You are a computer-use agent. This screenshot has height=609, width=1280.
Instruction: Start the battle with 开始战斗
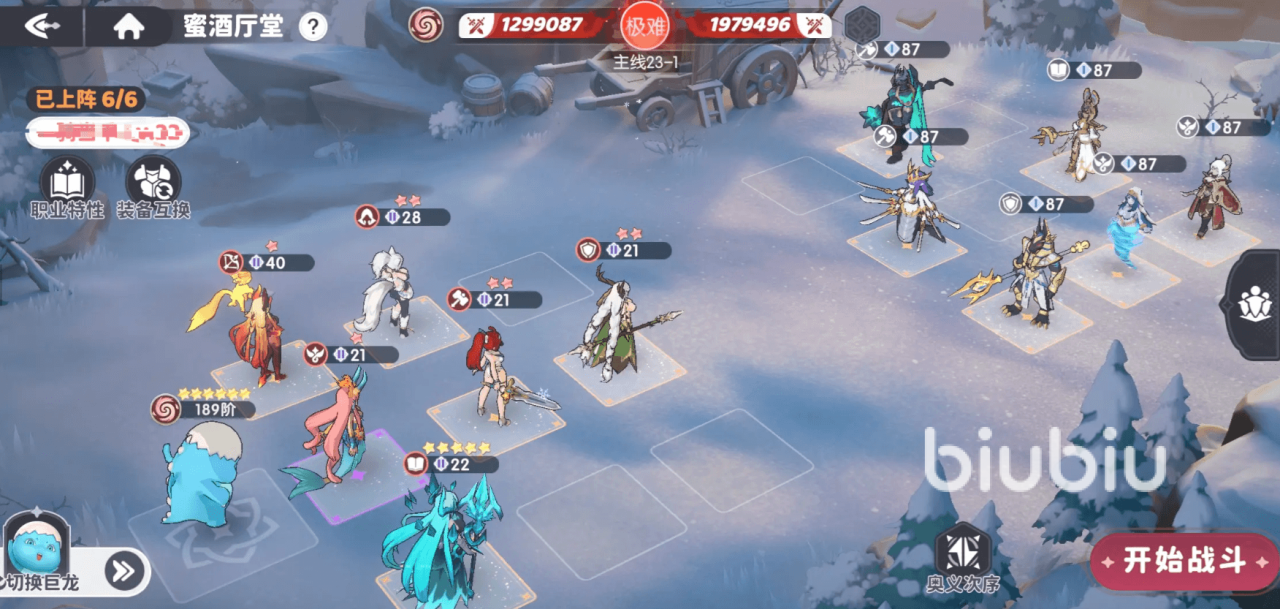click(x=1184, y=560)
